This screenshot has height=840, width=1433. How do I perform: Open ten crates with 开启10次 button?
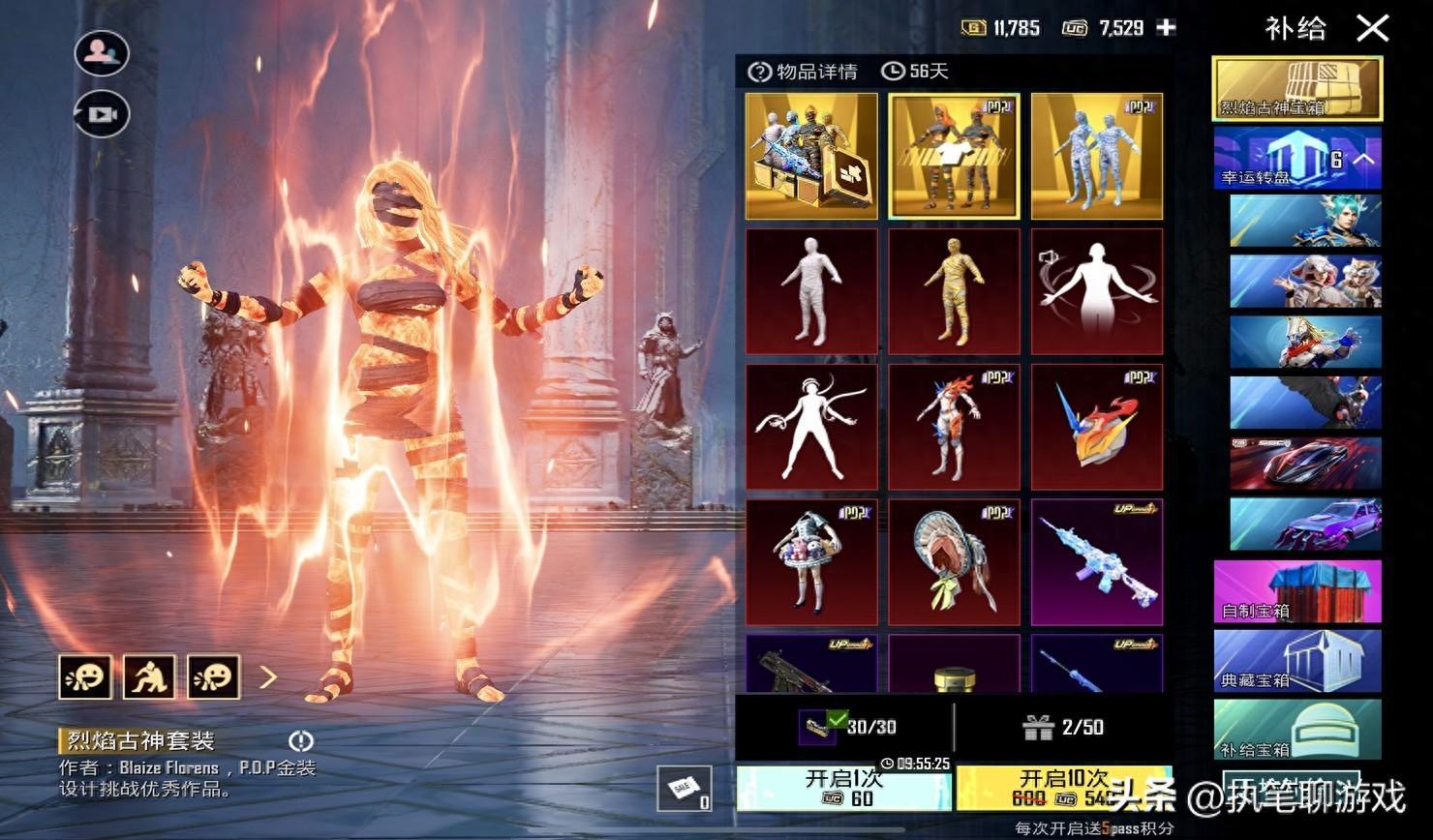1063,788
